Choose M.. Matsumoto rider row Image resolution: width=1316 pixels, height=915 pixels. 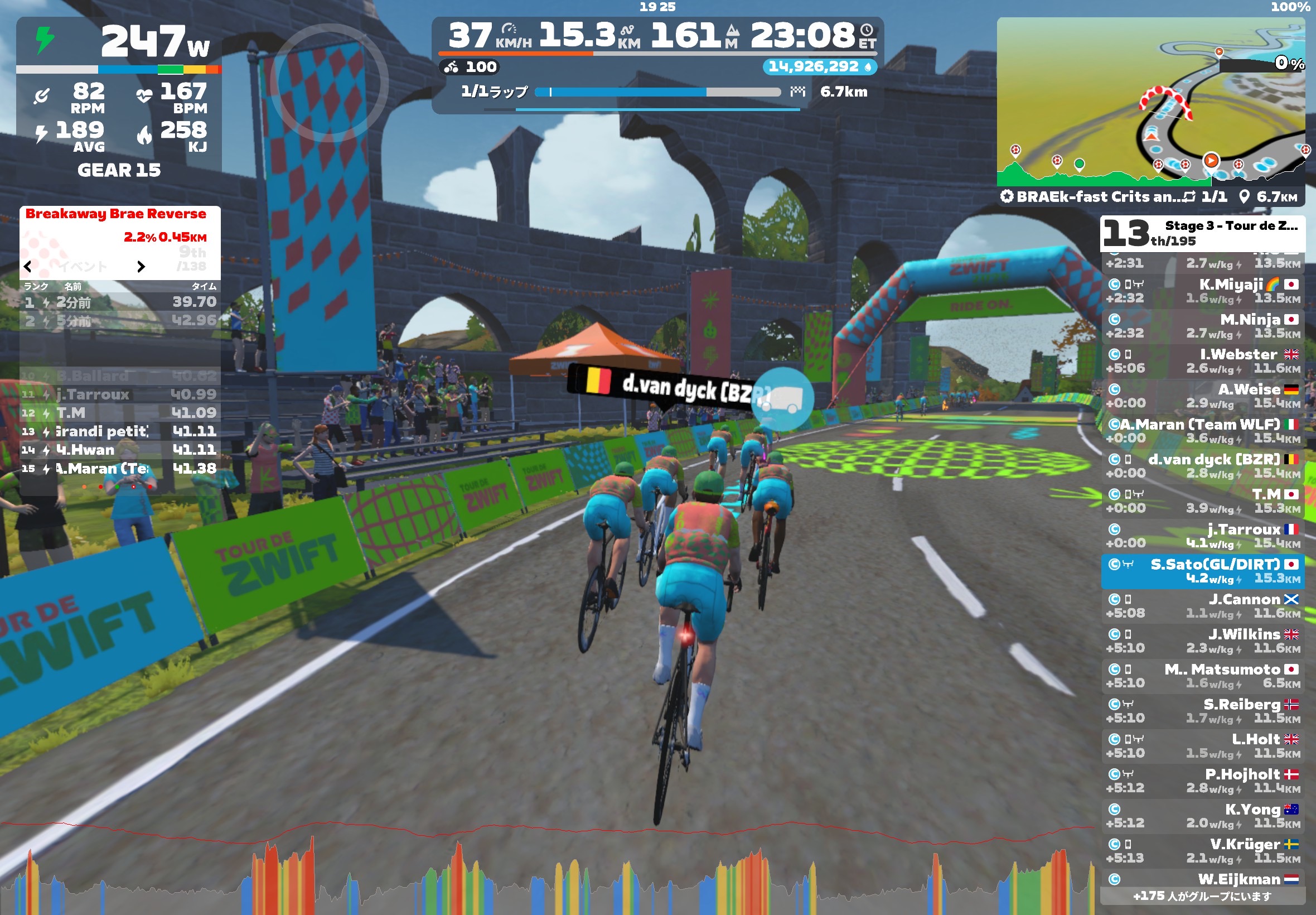point(1202,675)
